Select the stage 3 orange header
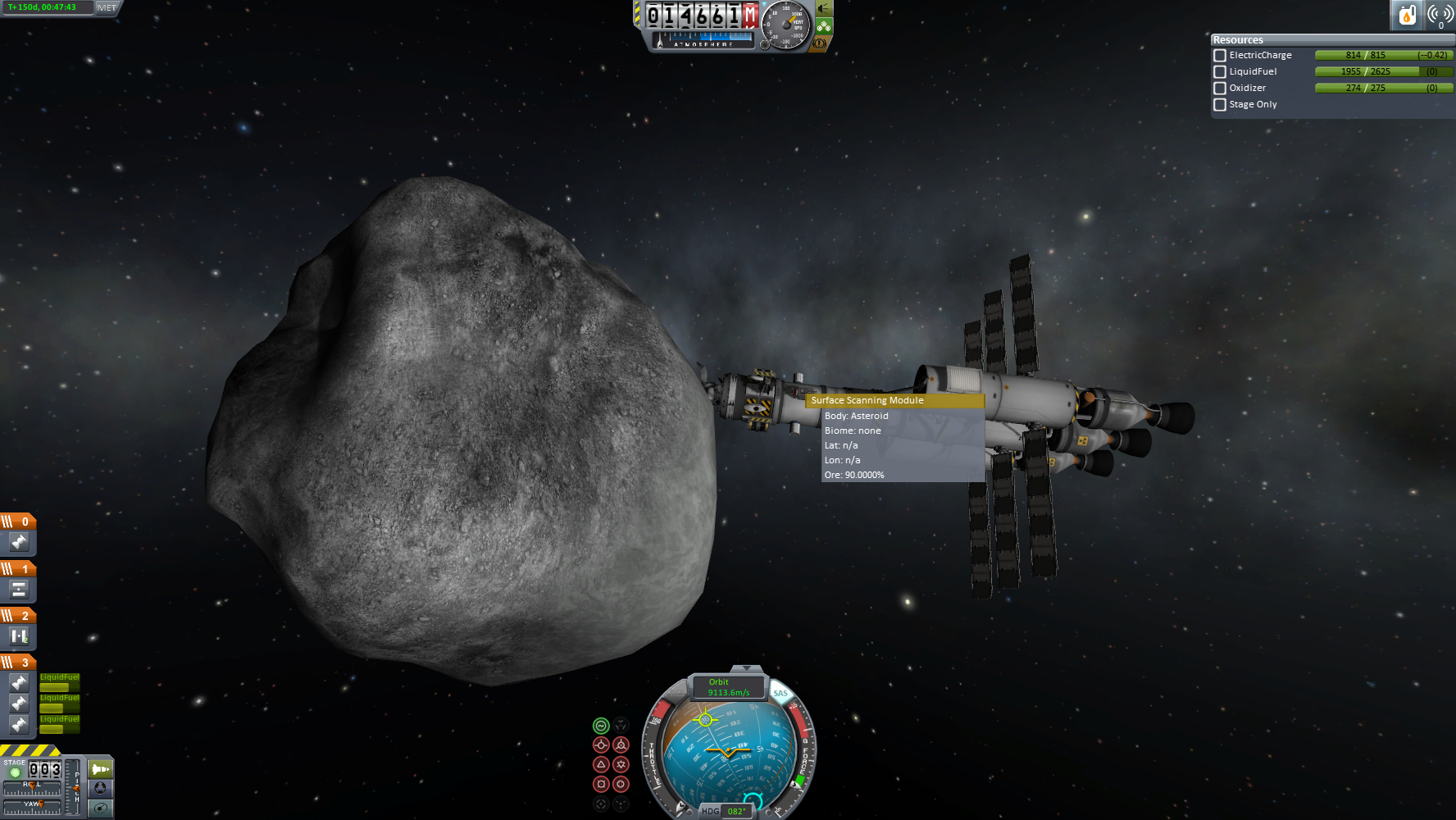This screenshot has width=1456, height=820. tap(18, 662)
